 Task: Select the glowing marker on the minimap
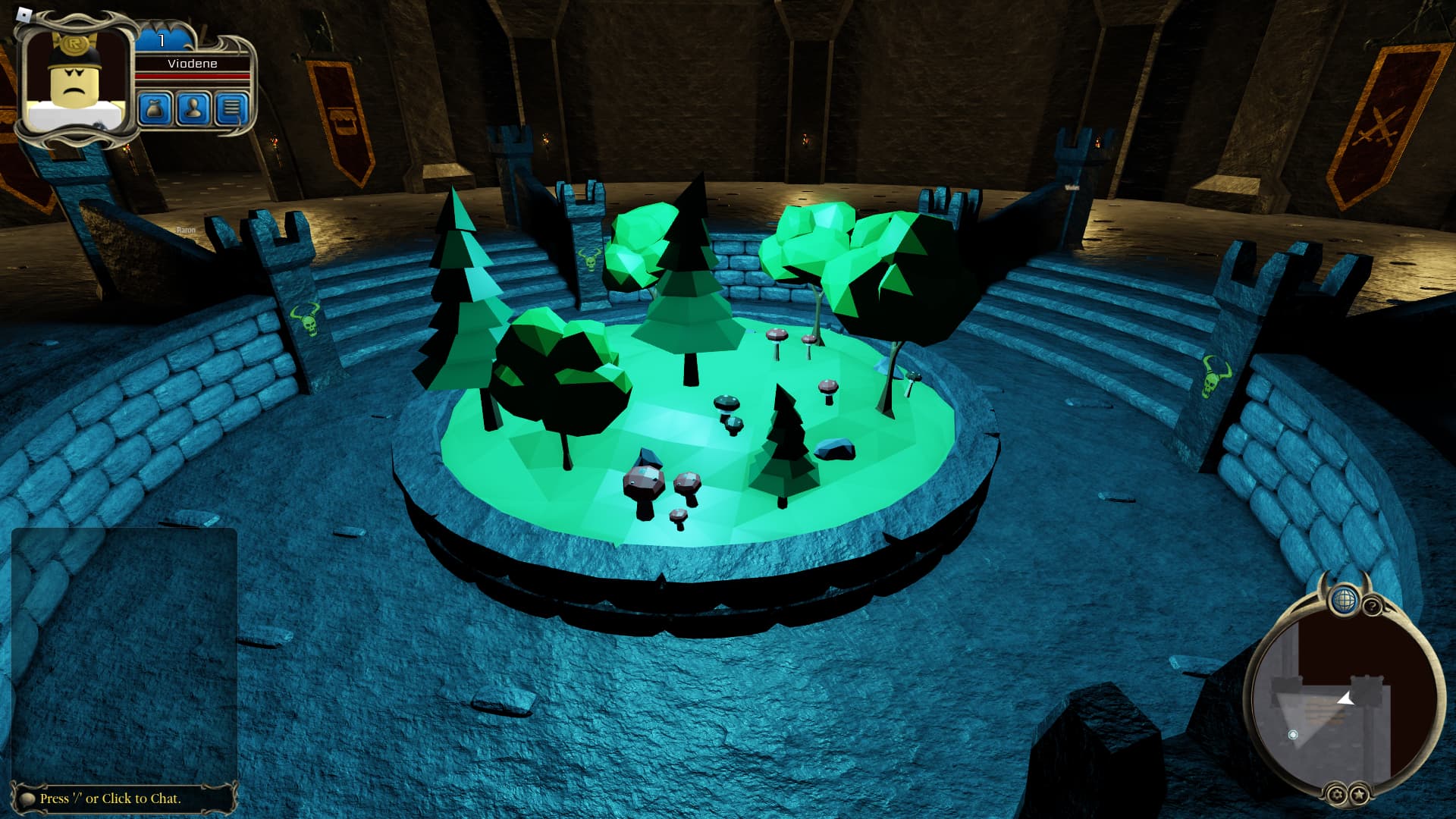[1293, 734]
